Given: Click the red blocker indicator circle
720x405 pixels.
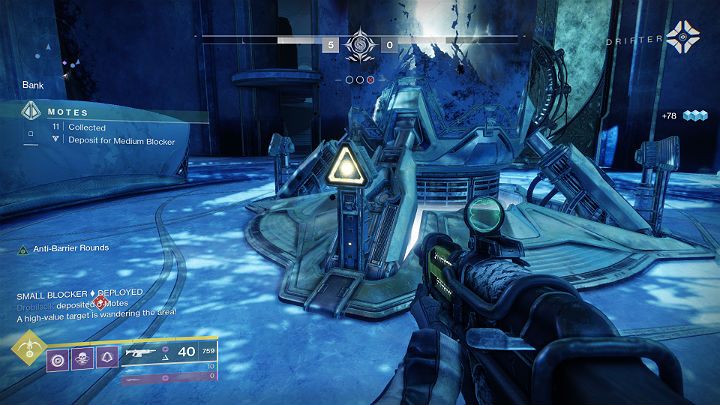Looking at the screenshot, I should pos(370,78).
